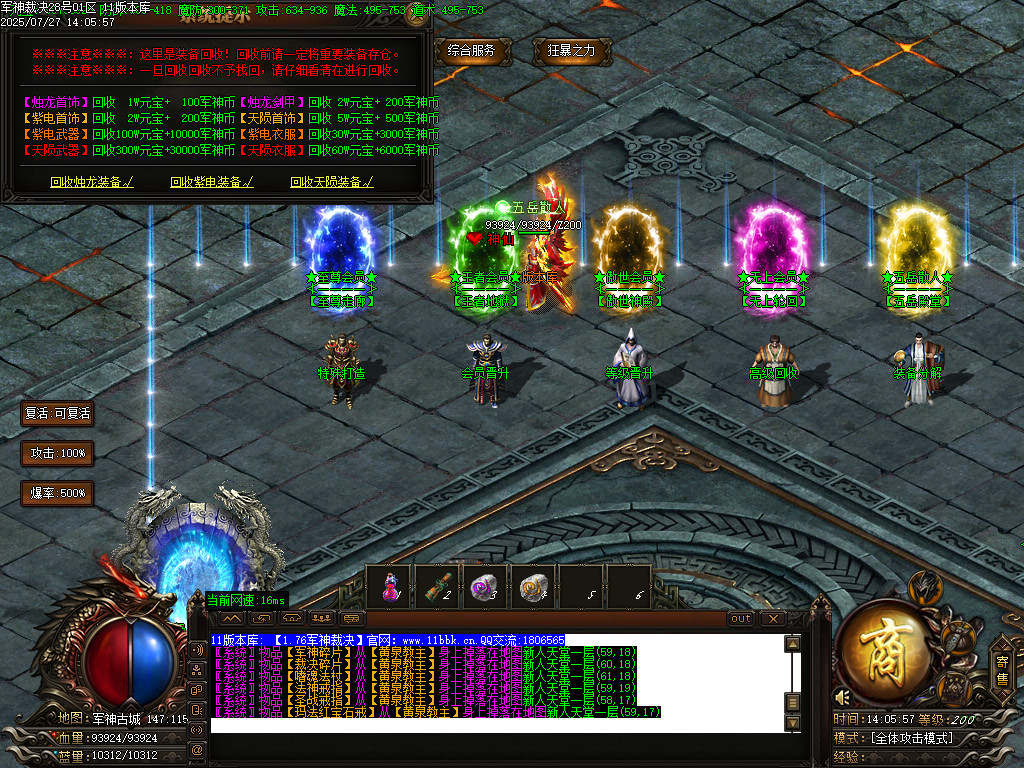Click the 复活:可复活 status button
This screenshot has height=768, width=1024.
57,413
